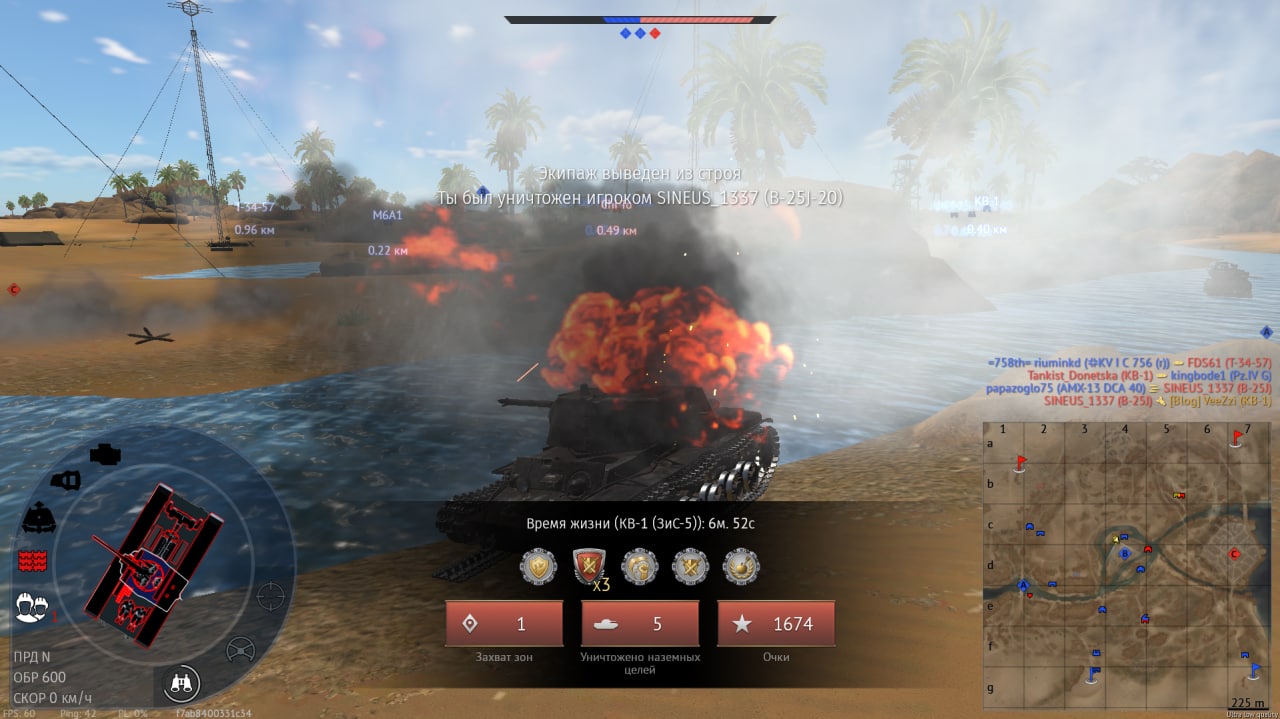Click the "Очки" star score box

coord(776,624)
